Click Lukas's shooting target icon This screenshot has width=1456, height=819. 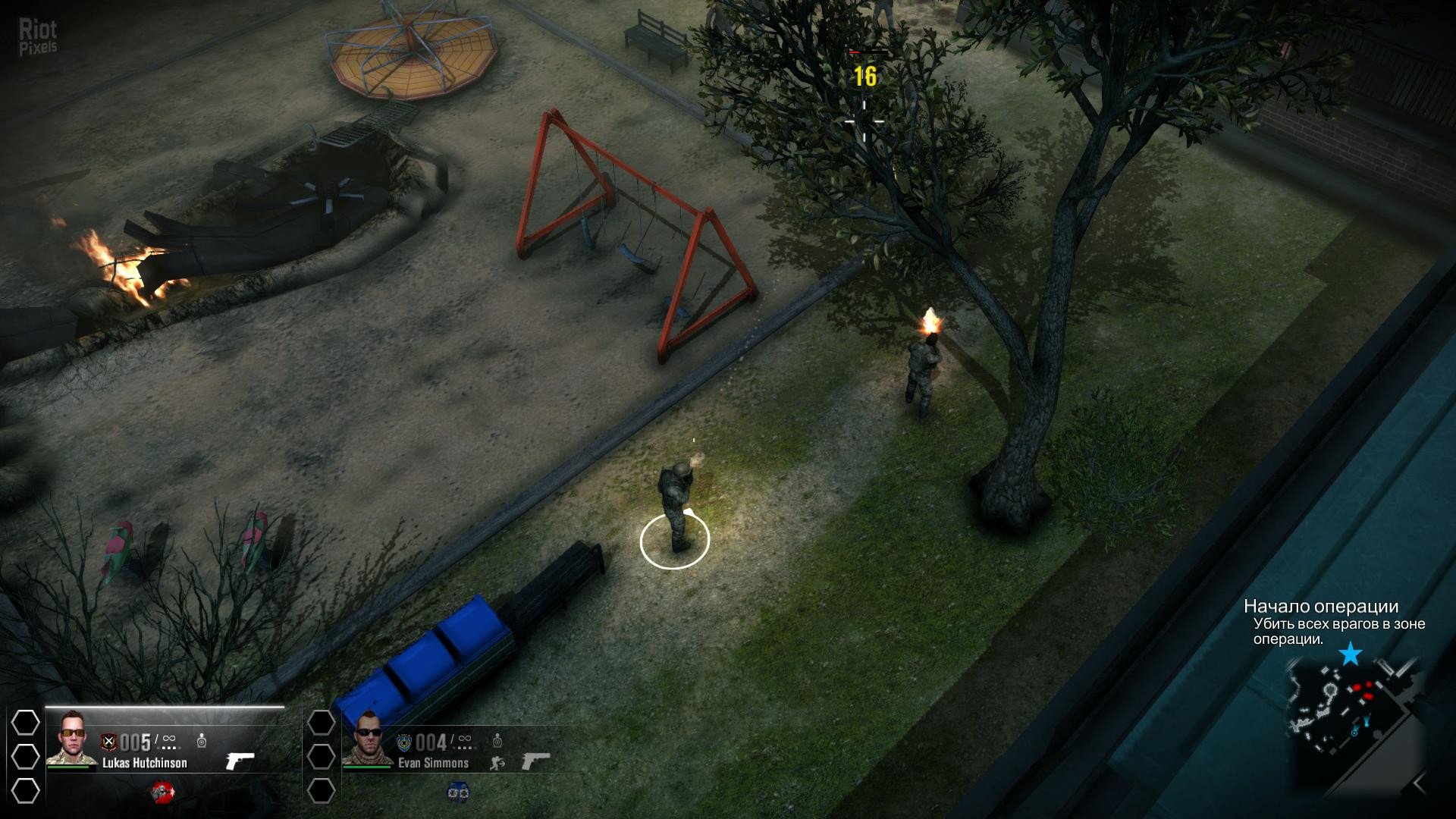tap(202, 739)
